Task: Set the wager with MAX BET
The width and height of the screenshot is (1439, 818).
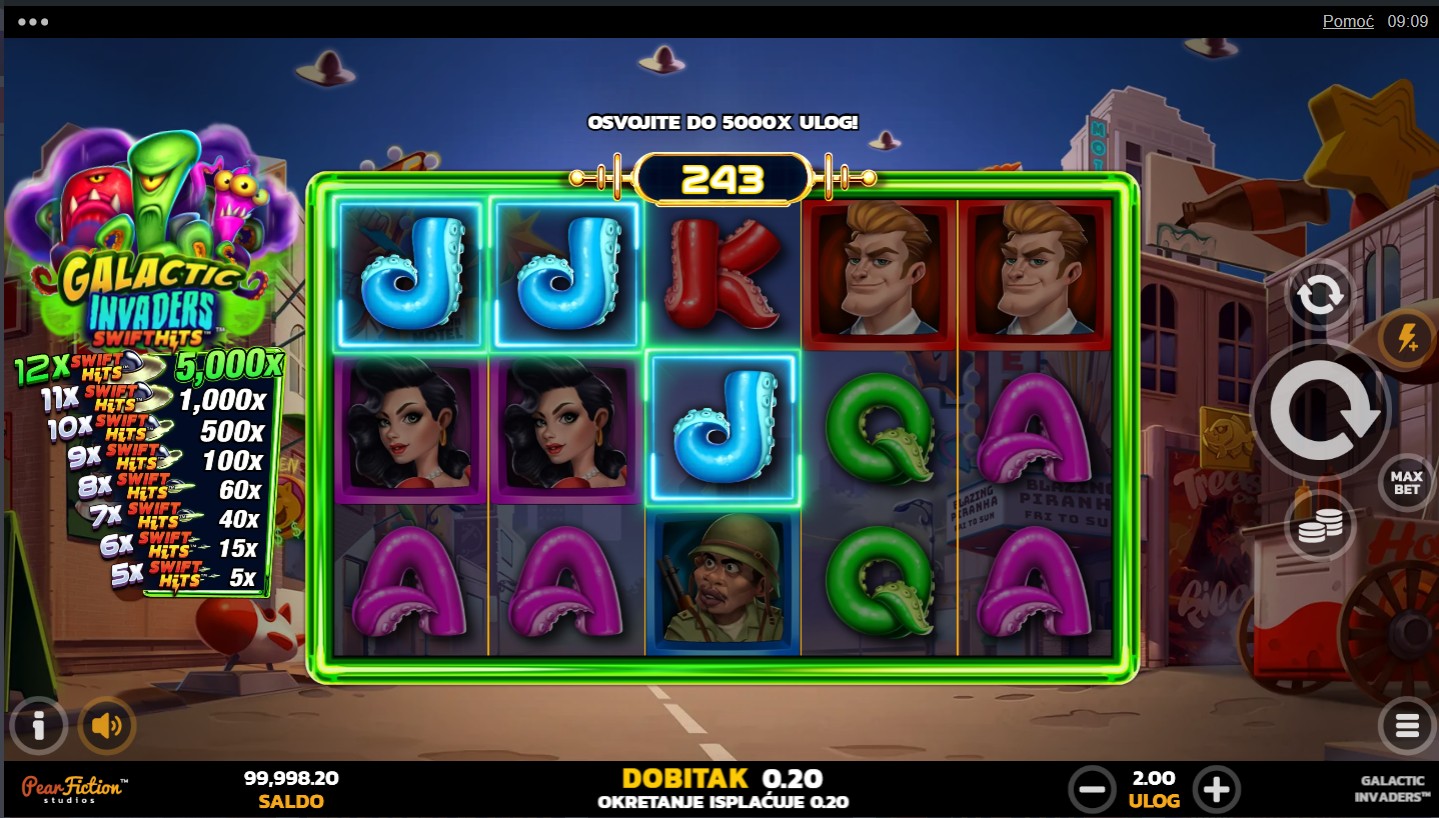Action: click(x=1406, y=483)
